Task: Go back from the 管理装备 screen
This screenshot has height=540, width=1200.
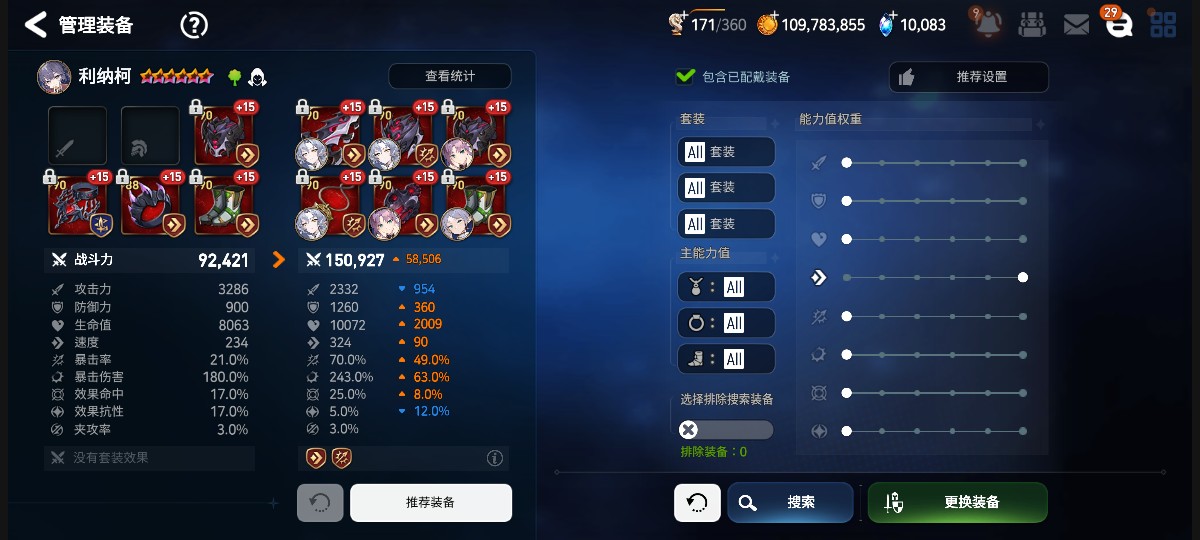Action: pos(36,25)
